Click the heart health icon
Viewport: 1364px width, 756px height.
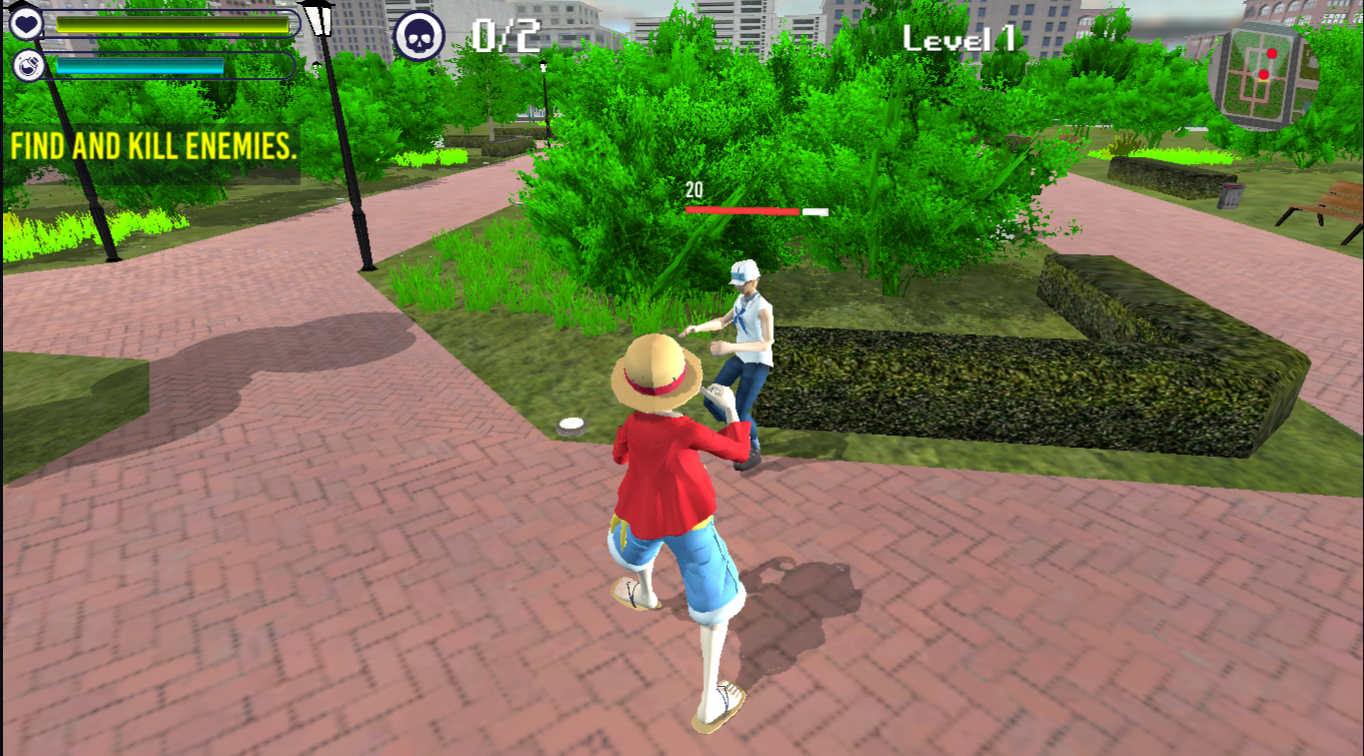point(26,22)
